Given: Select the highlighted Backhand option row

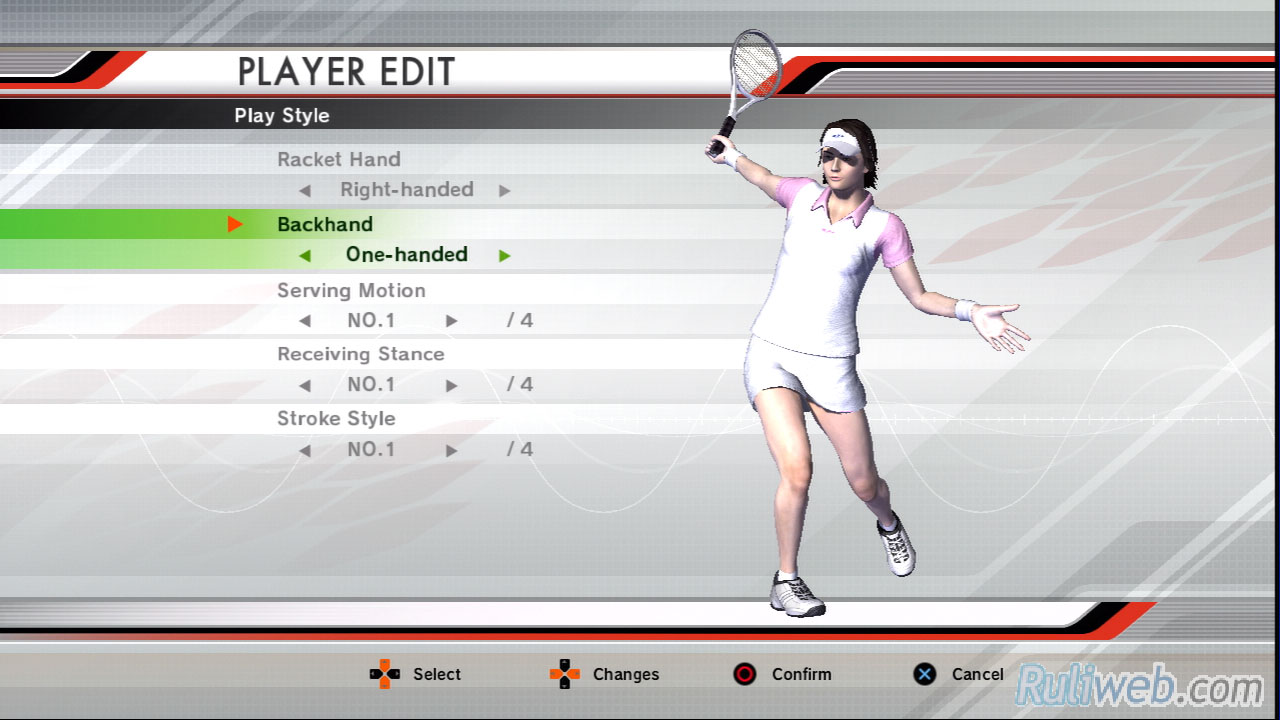Looking at the screenshot, I should point(325,225).
